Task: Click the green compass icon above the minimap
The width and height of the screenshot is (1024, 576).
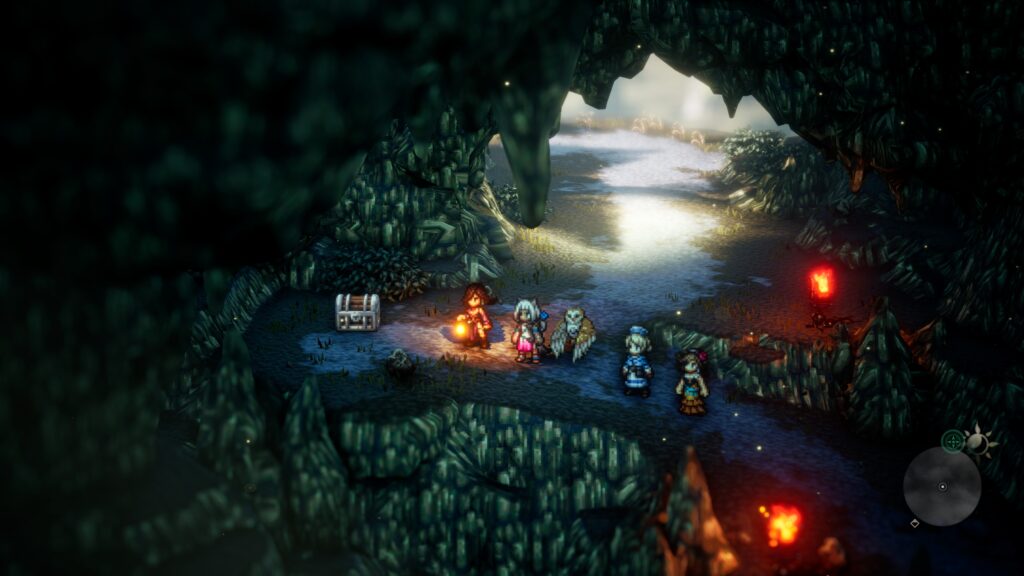Action: tap(953, 440)
